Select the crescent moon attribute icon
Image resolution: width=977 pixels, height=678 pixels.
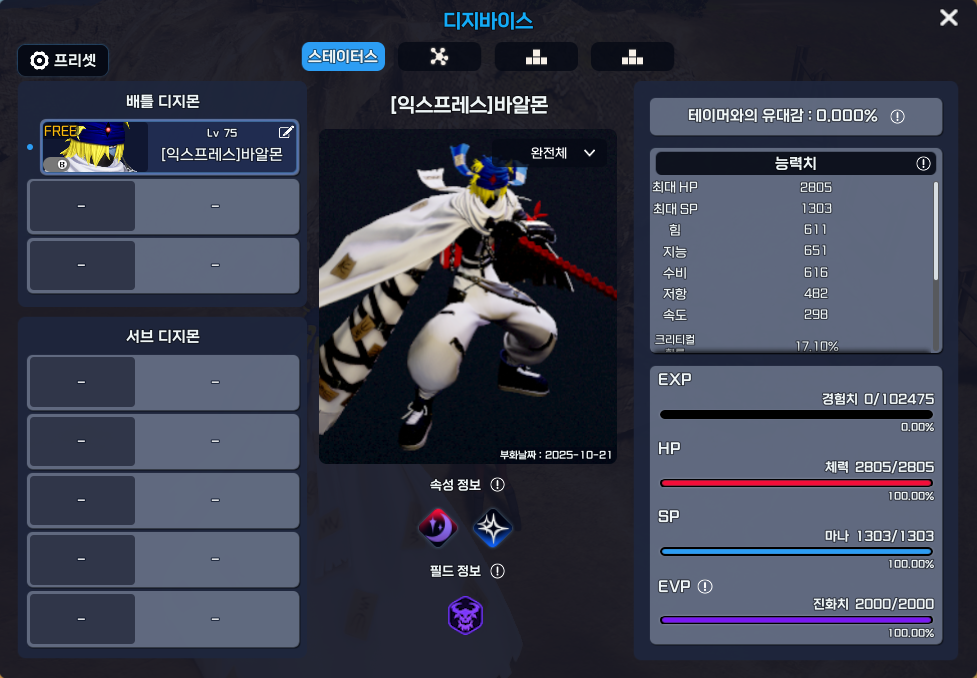[437, 527]
